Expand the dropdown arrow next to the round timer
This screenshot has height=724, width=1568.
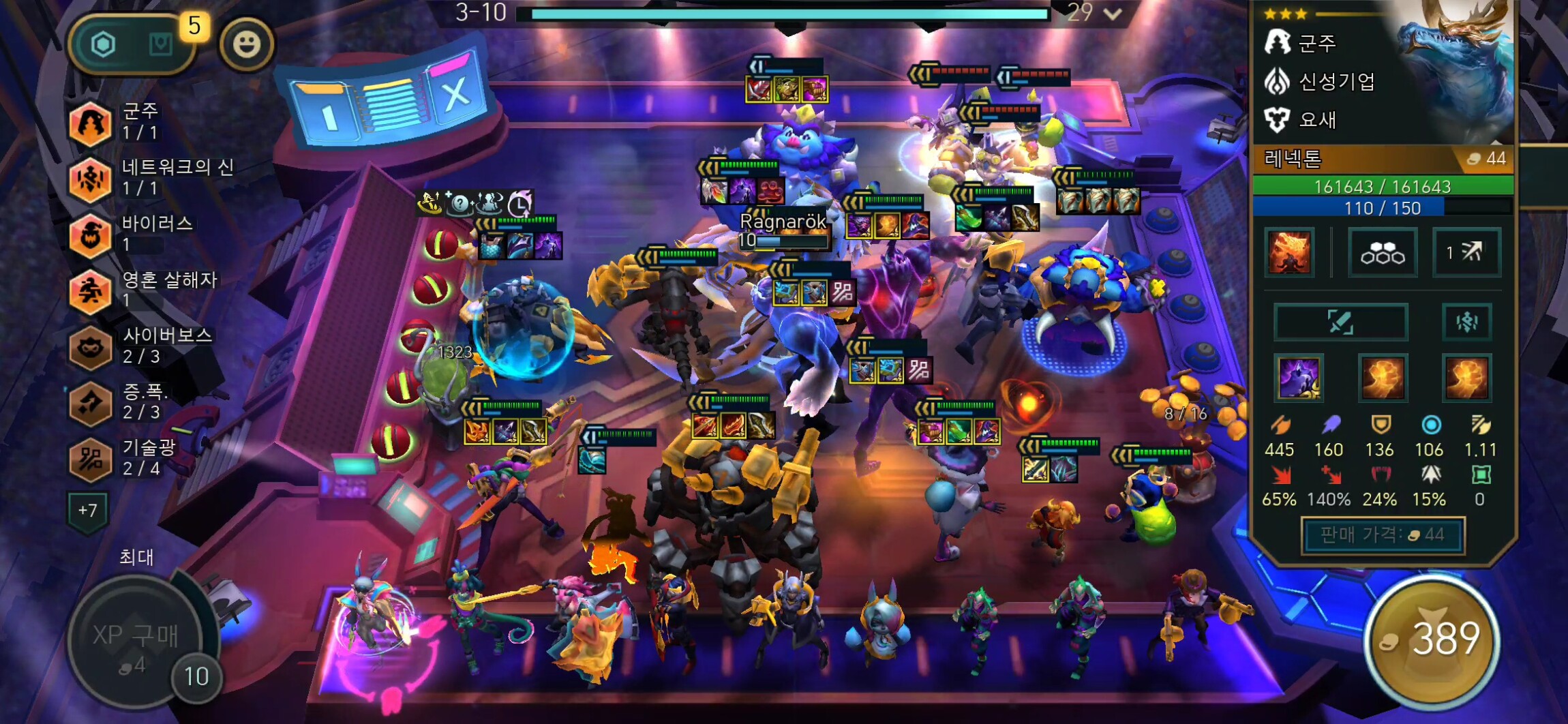click(1113, 14)
